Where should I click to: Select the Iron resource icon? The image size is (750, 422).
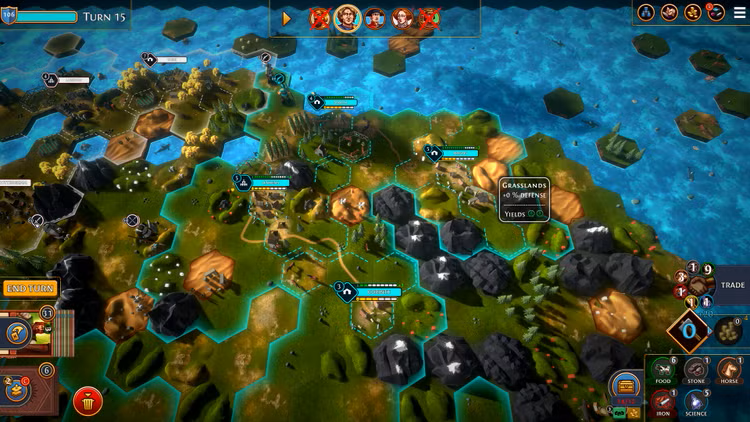click(661, 403)
